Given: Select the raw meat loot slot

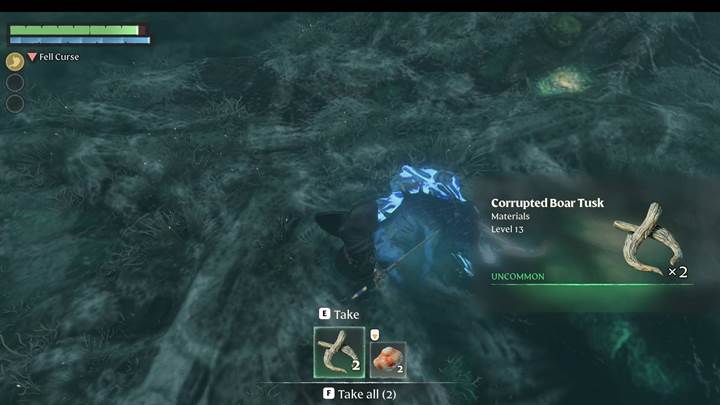Looking at the screenshot, I should pos(388,359).
